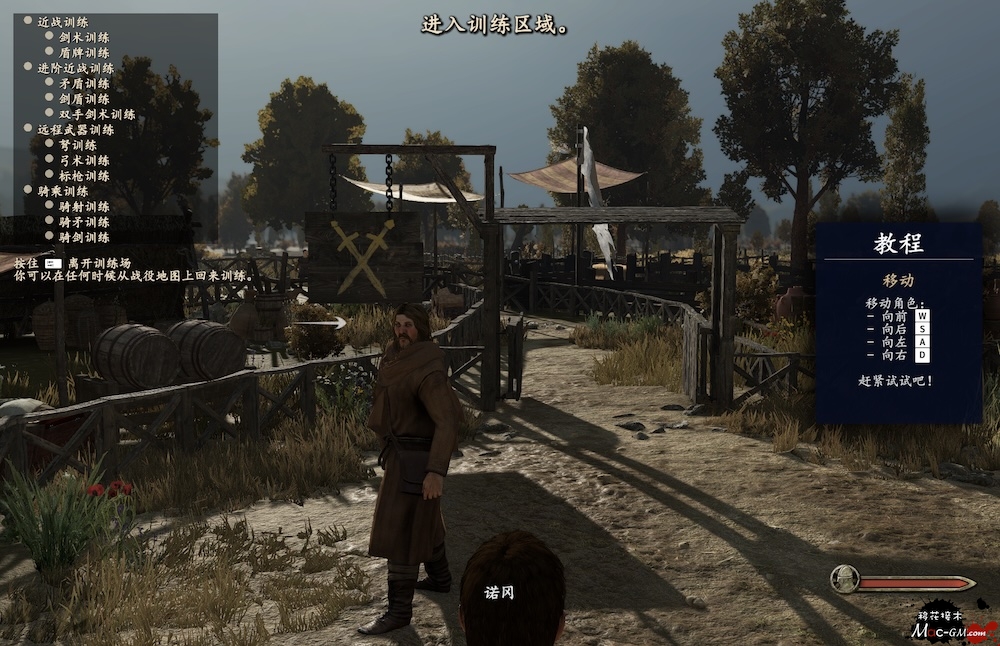This screenshot has width=1000, height=646.
Task: Click the 教程 tutorial panel title
Action: pyautogui.click(x=898, y=242)
